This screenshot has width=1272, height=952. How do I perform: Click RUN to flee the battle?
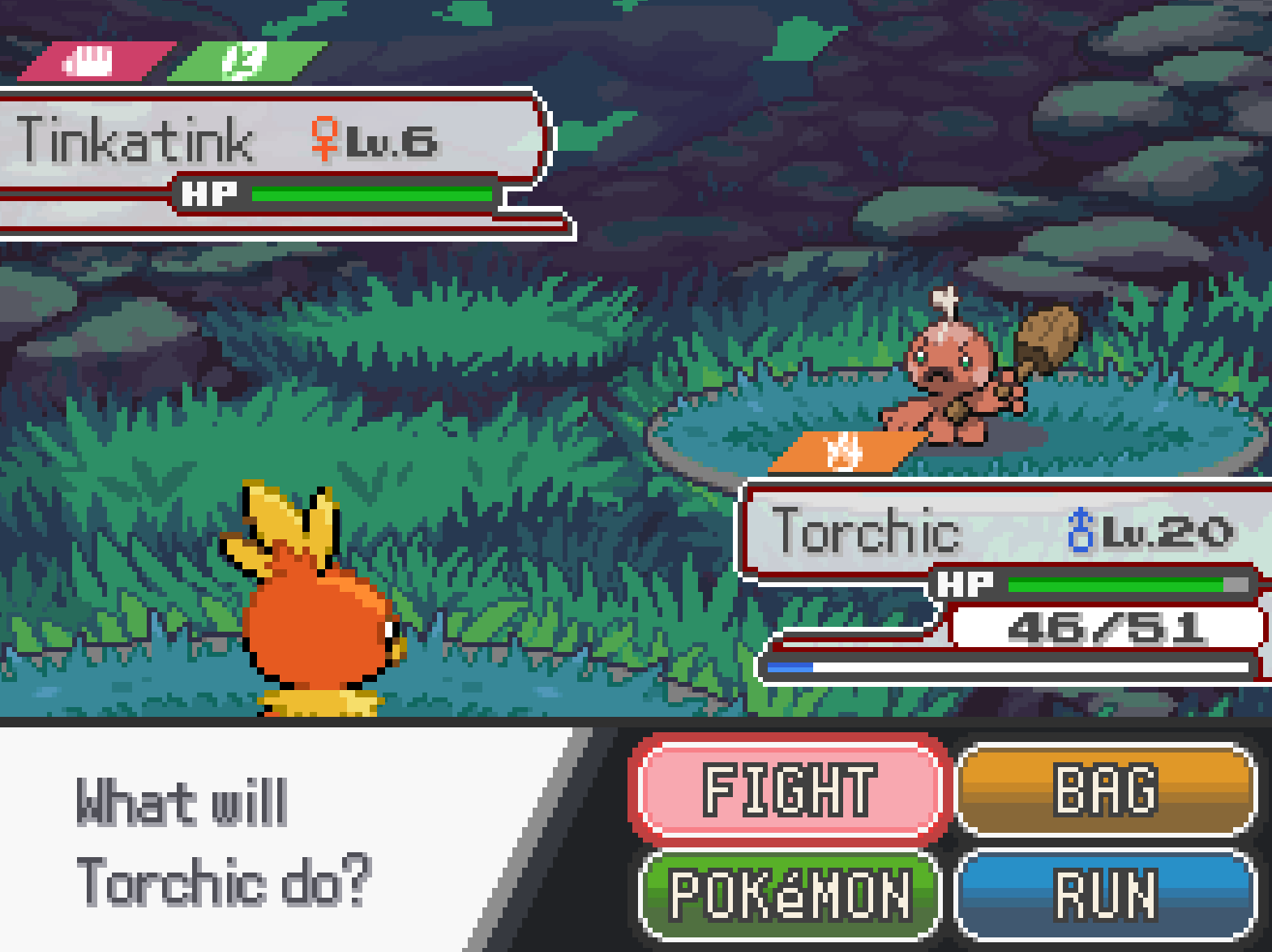pyautogui.click(x=1107, y=894)
